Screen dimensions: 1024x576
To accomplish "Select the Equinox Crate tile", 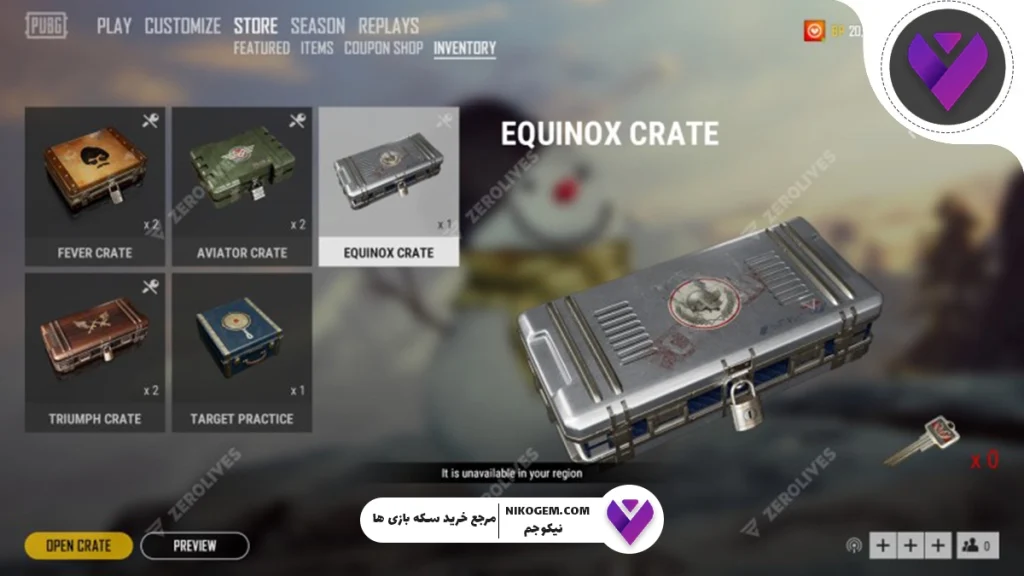I will click(389, 186).
